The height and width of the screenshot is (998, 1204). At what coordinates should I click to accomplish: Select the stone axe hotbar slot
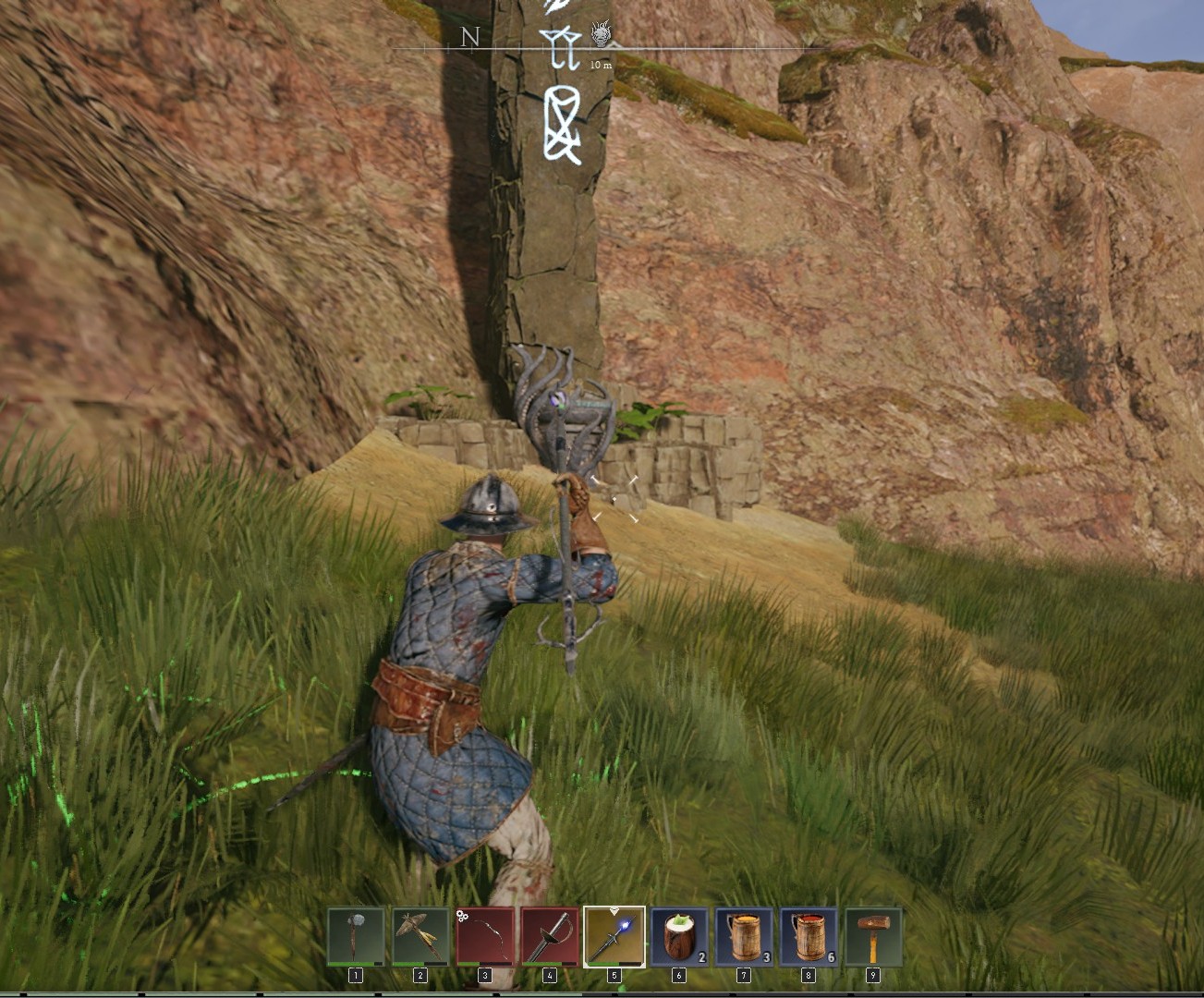[356, 937]
